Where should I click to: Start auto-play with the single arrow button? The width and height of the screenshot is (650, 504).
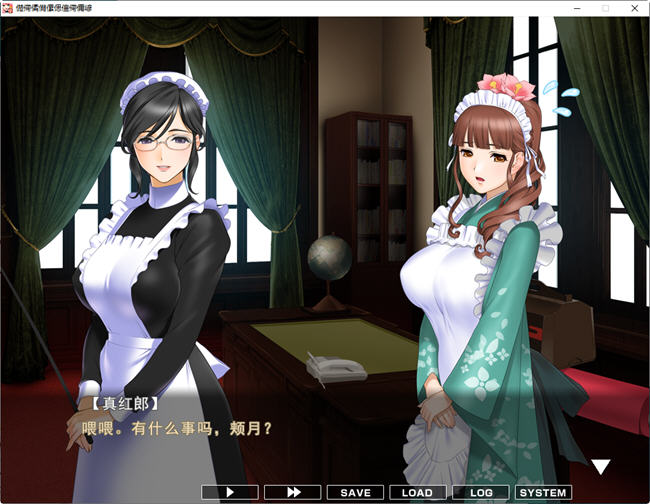230,493
